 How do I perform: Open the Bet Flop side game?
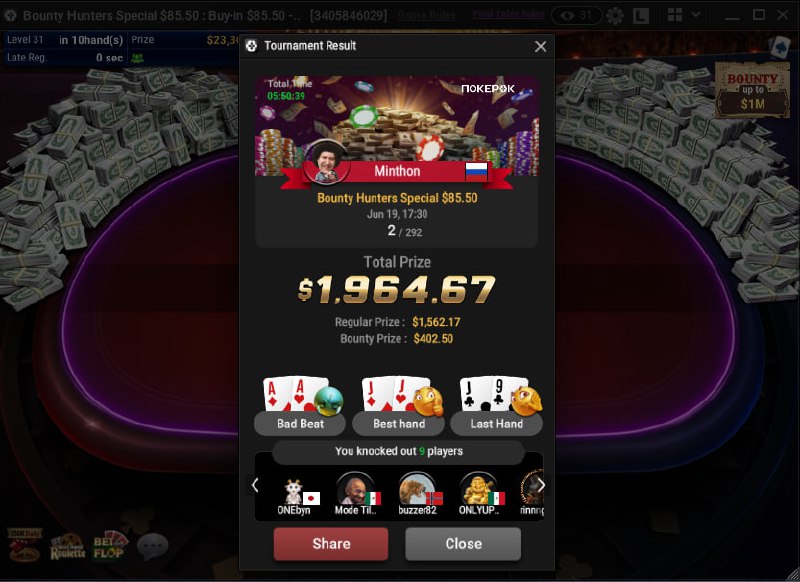pyautogui.click(x=110, y=546)
